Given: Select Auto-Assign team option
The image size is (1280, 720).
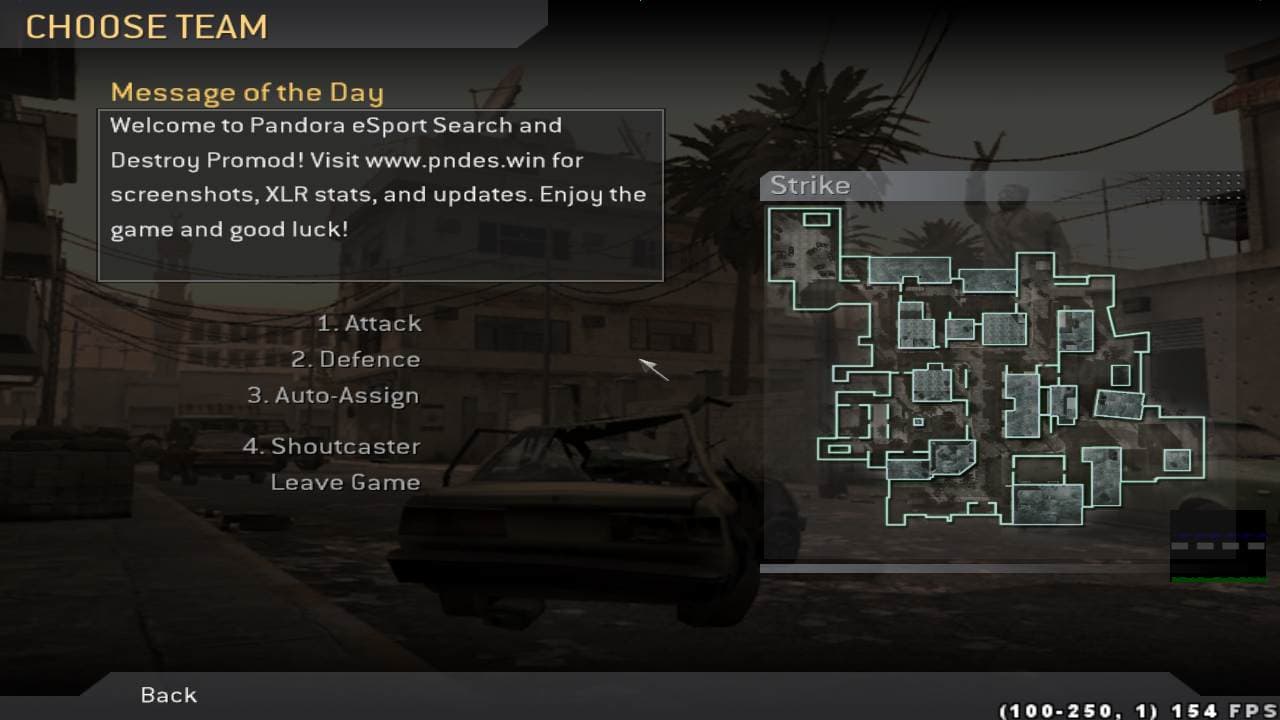Looking at the screenshot, I should [334, 396].
